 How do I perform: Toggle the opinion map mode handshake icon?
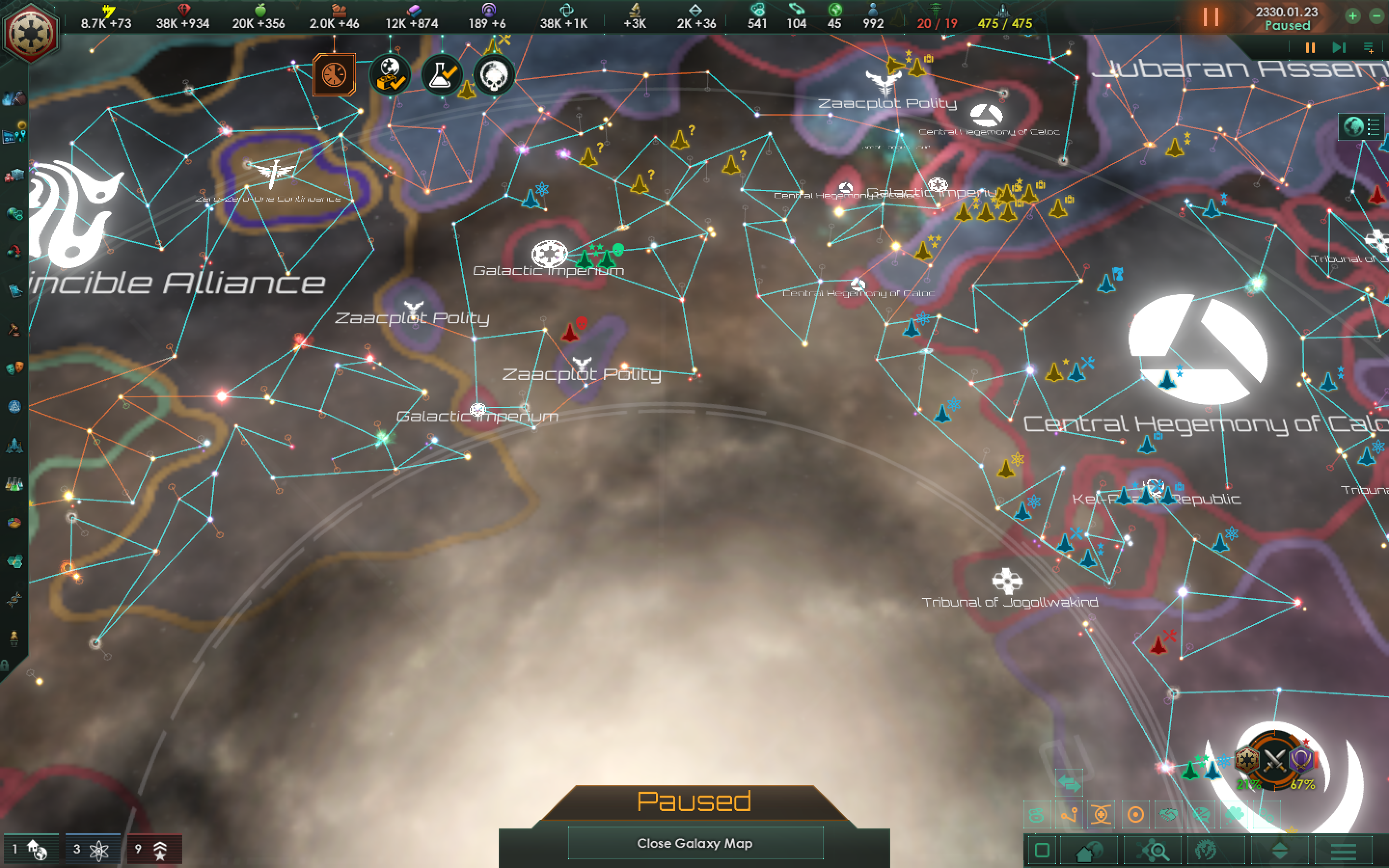tap(1169, 815)
